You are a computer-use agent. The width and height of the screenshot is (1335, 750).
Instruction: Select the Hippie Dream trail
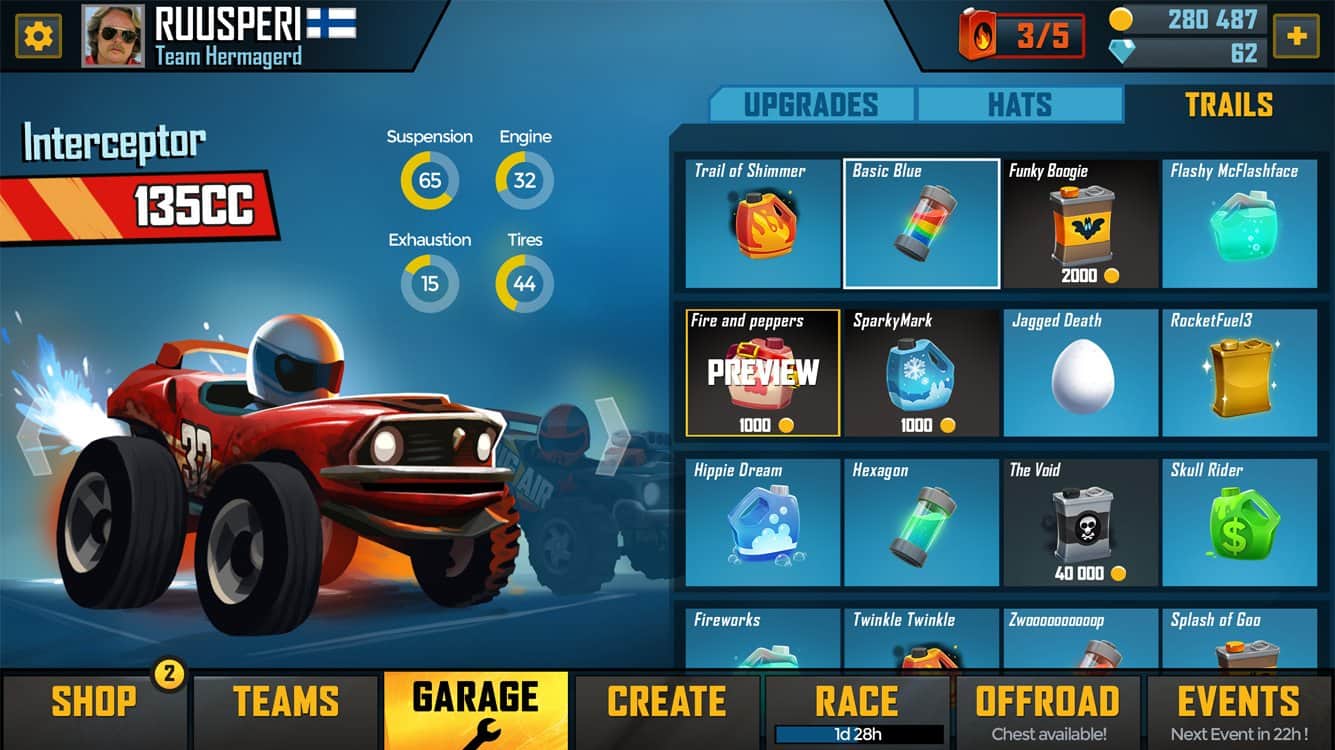point(762,522)
